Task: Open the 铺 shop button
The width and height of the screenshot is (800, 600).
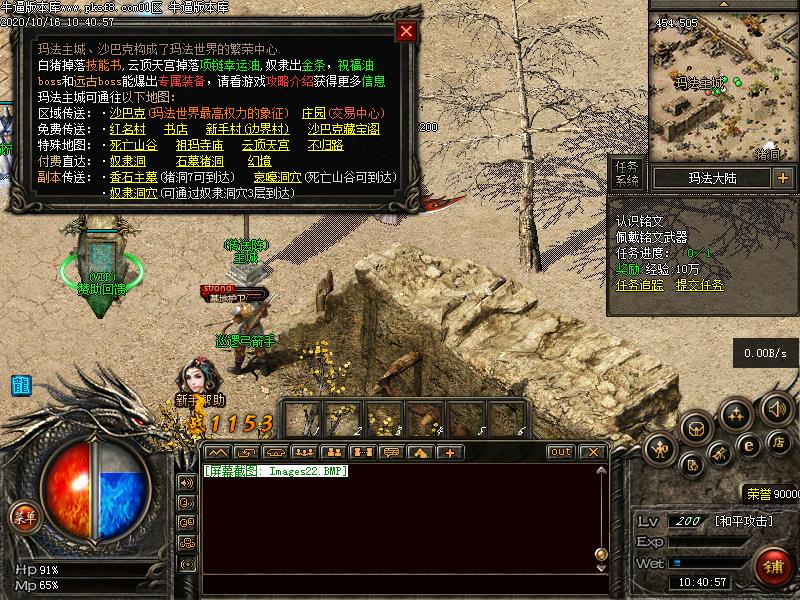Action: (770, 566)
